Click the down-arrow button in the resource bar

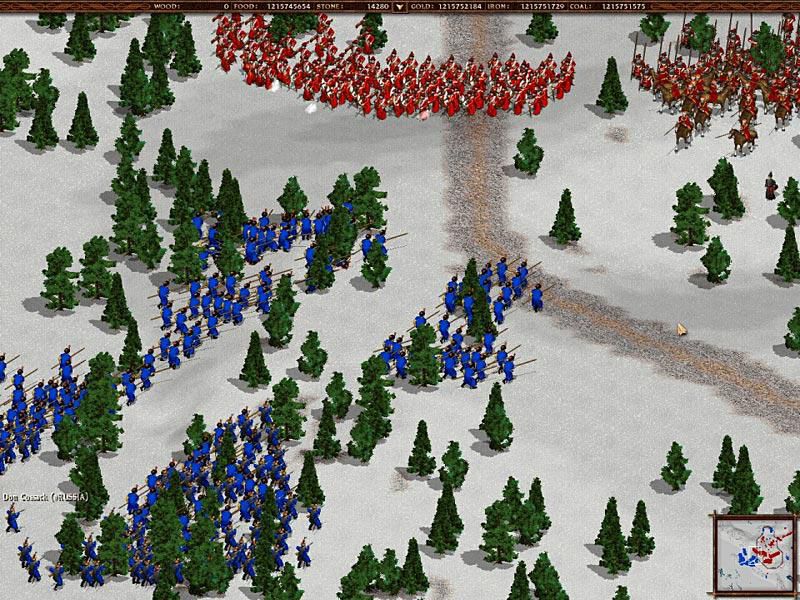click(400, 6)
